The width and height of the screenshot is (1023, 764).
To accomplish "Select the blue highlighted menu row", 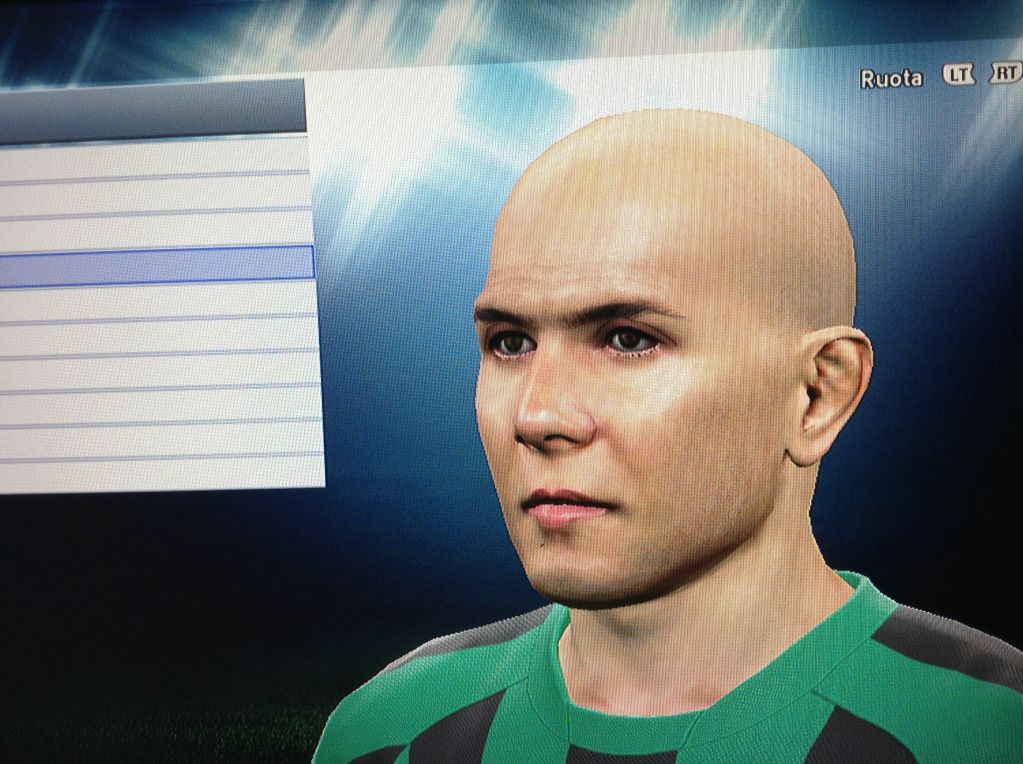I will coord(155,266).
